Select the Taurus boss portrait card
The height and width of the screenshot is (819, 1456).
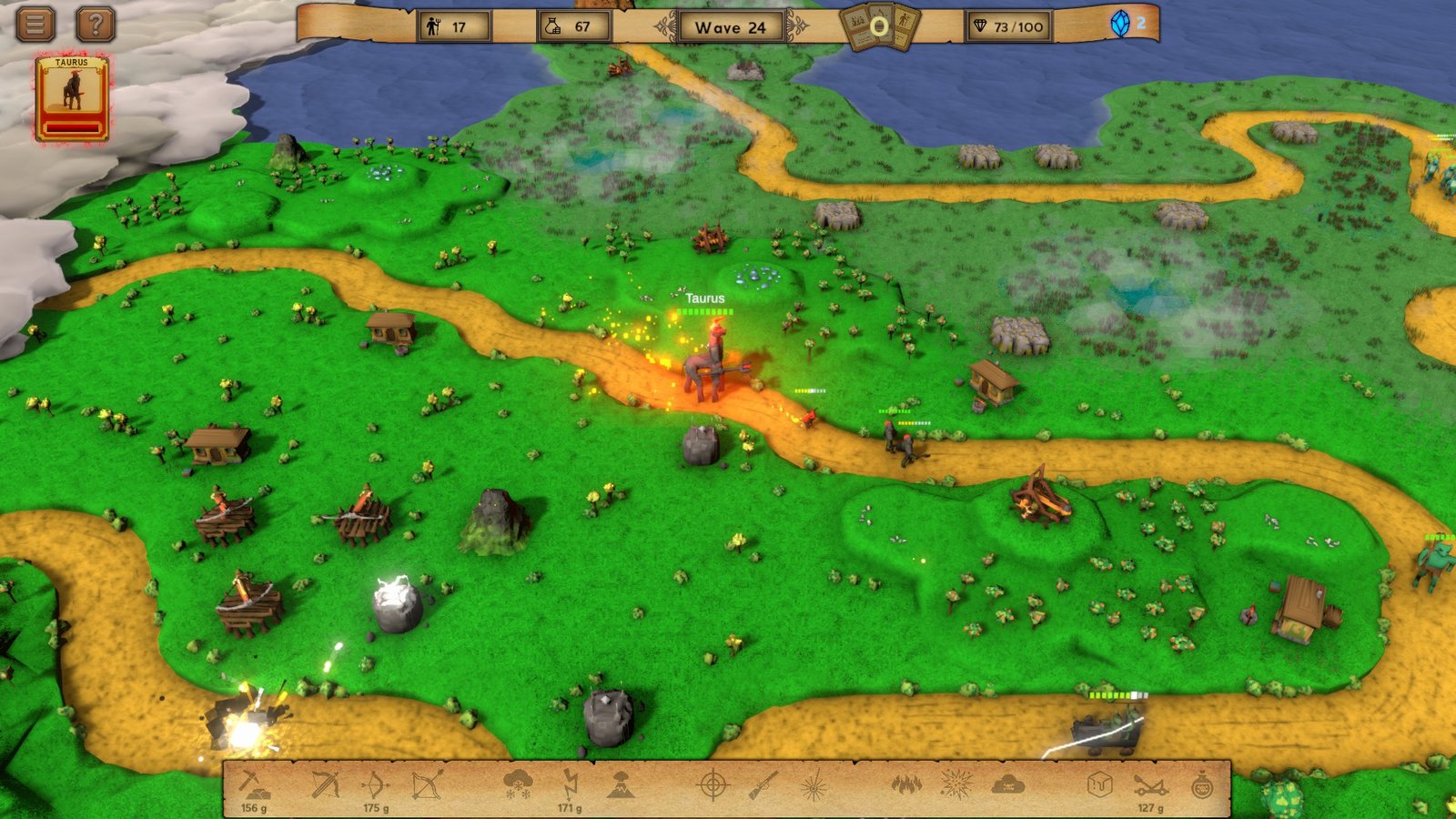[x=72, y=98]
